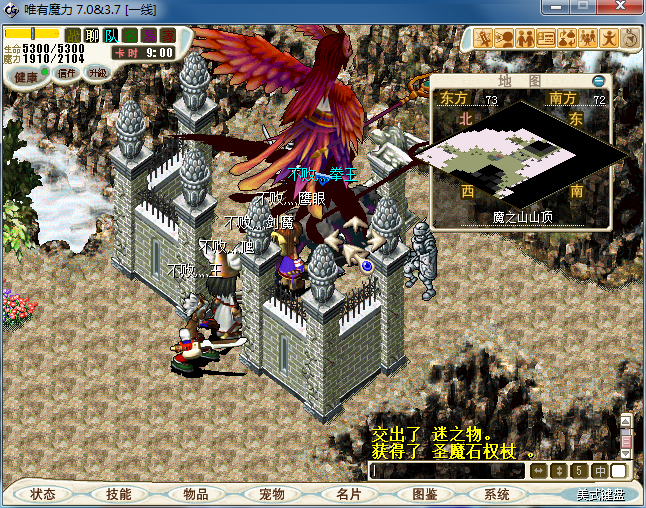The image size is (646, 508).
Task: Open the 宠物 pets menu
Action: [x=271, y=494]
